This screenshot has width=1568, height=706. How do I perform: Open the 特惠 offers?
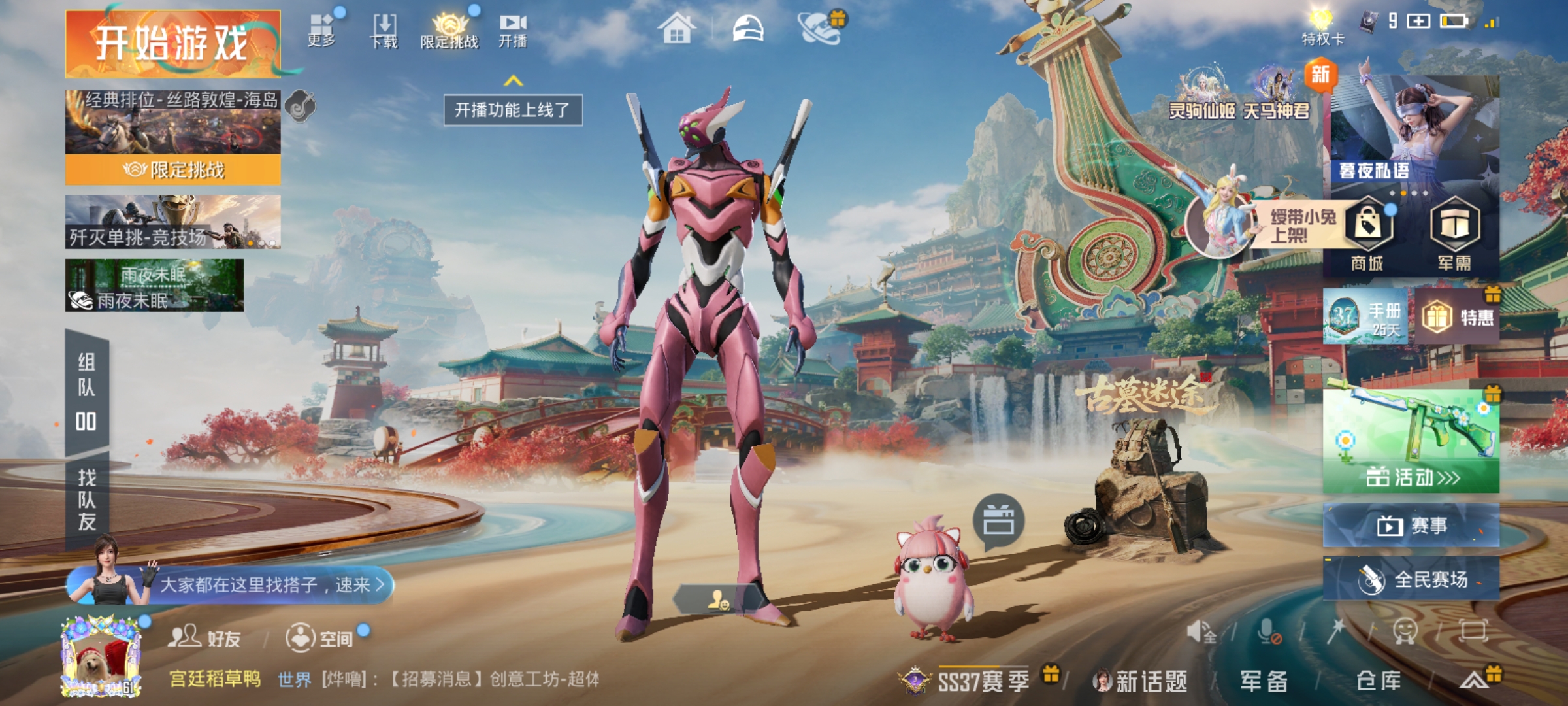click(x=1458, y=318)
